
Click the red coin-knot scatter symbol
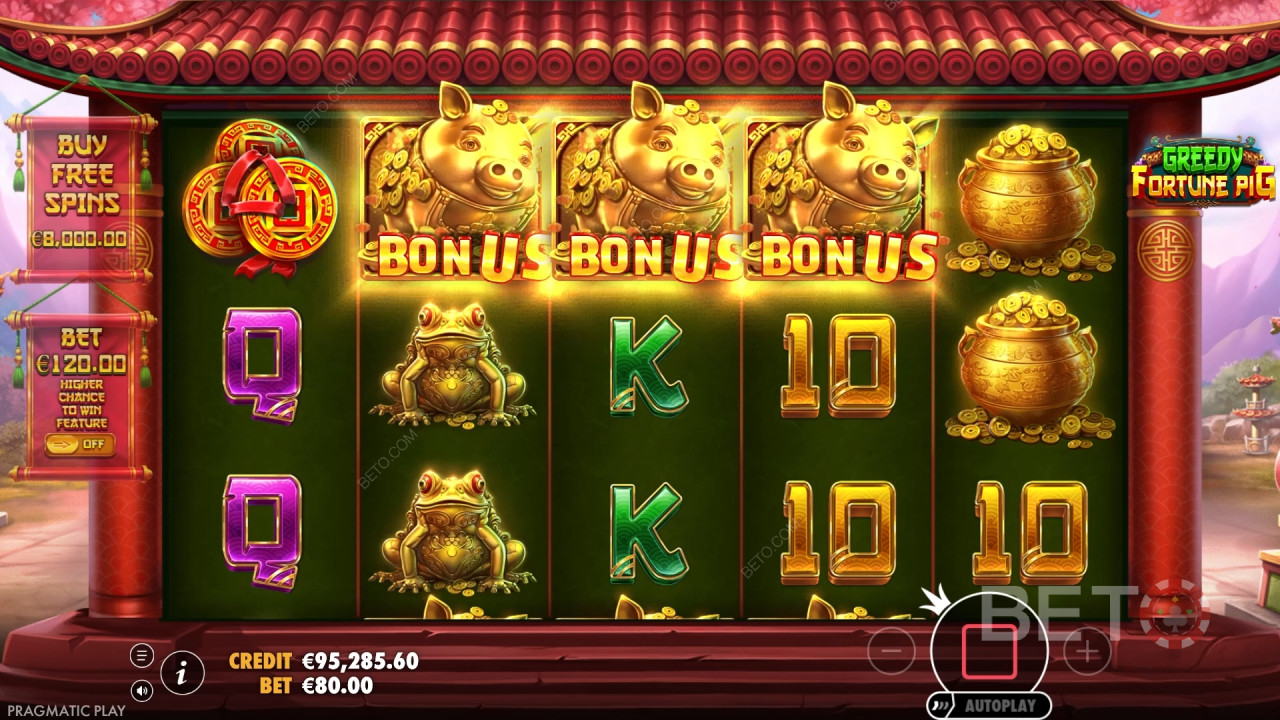pyautogui.click(x=255, y=200)
